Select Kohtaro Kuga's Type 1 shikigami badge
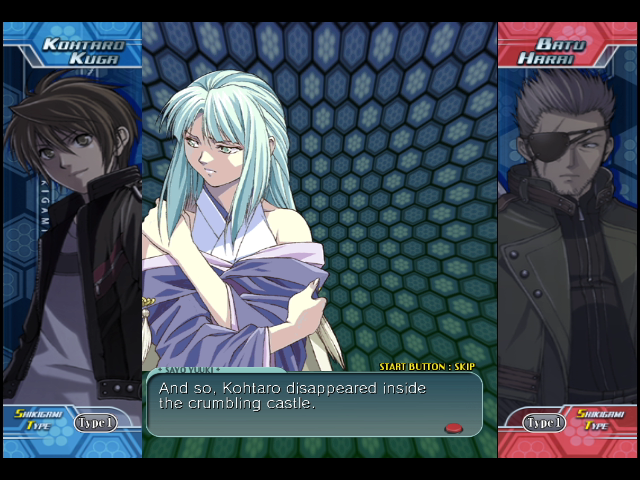 96,422
